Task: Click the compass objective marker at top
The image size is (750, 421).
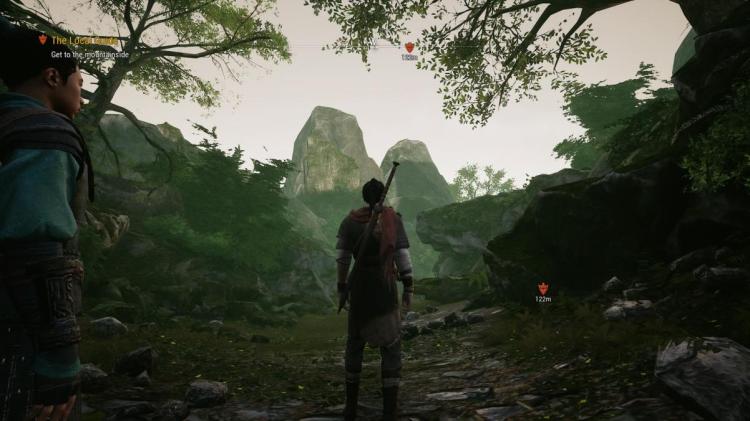Action: (x=409, y=47)
